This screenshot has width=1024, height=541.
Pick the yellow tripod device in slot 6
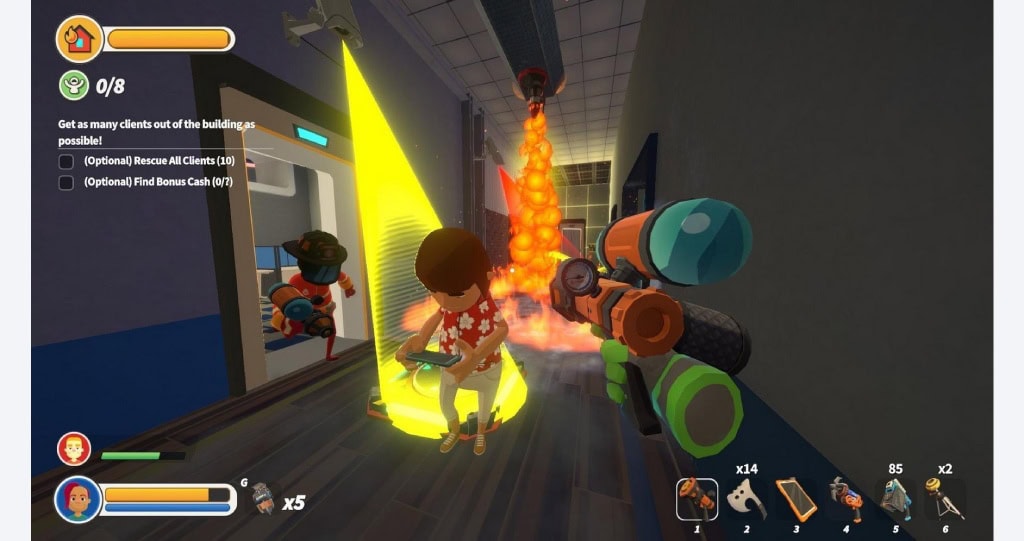tap(944, 498)
